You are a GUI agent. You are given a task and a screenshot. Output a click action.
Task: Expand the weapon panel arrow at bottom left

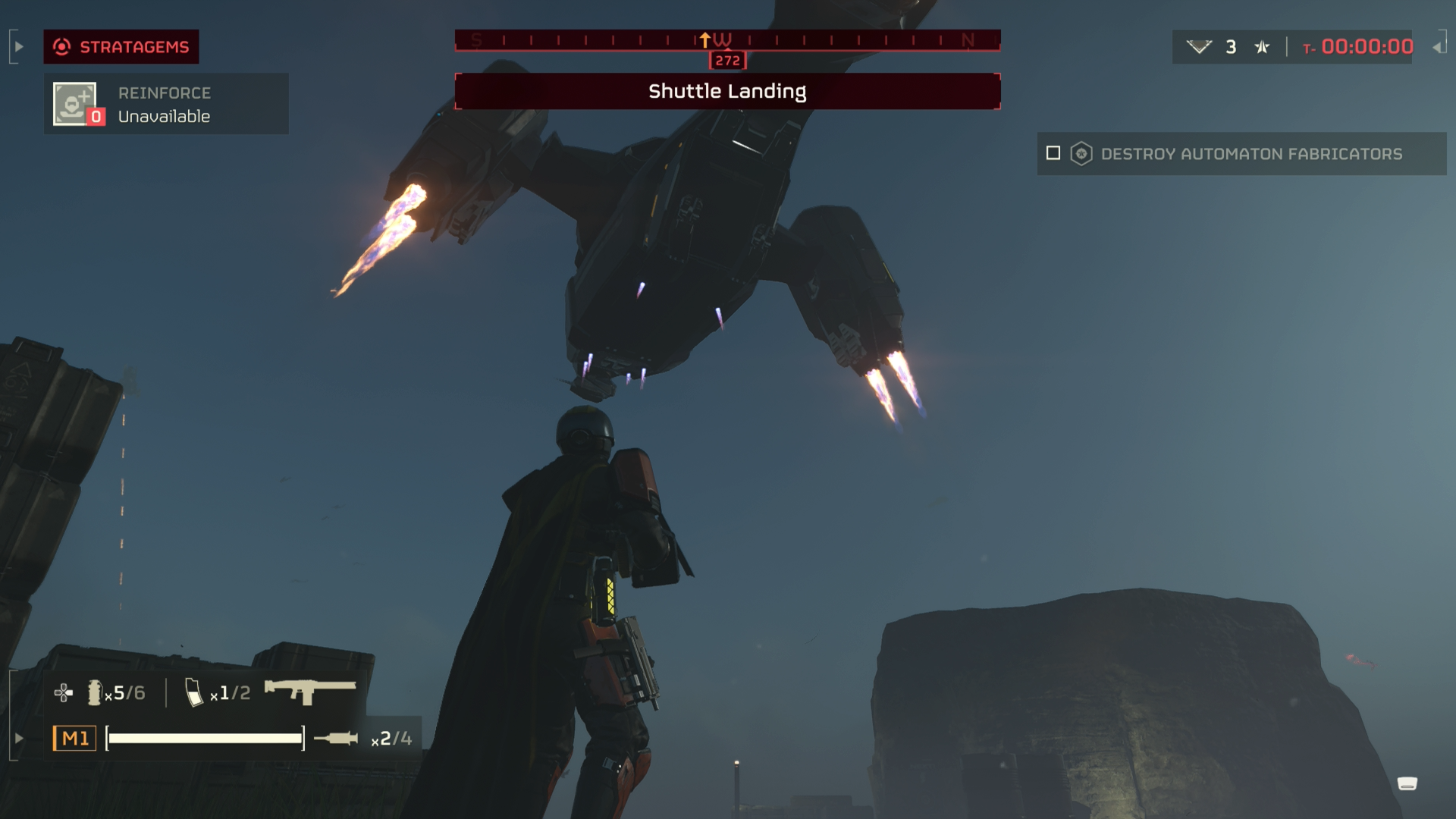pyautogui.click(x=19, y=738)
